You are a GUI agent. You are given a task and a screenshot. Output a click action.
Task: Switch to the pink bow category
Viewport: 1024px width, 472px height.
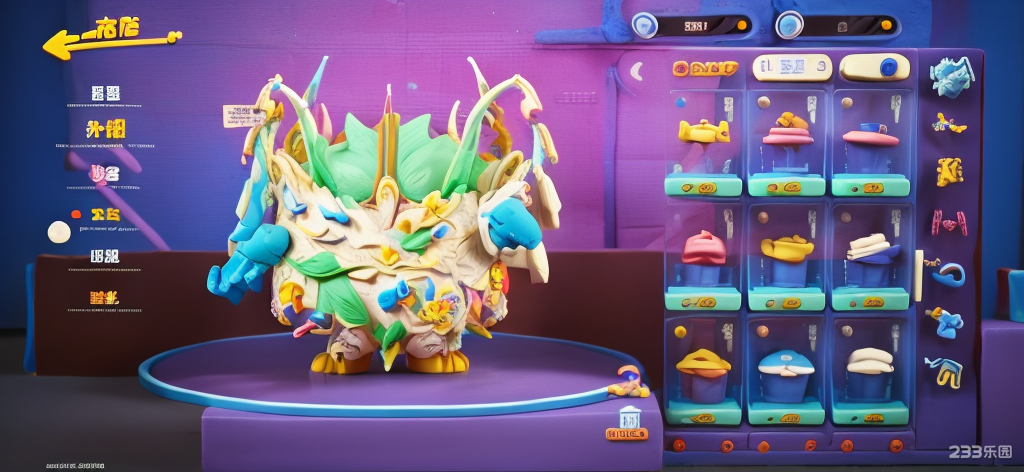[948, 220]
